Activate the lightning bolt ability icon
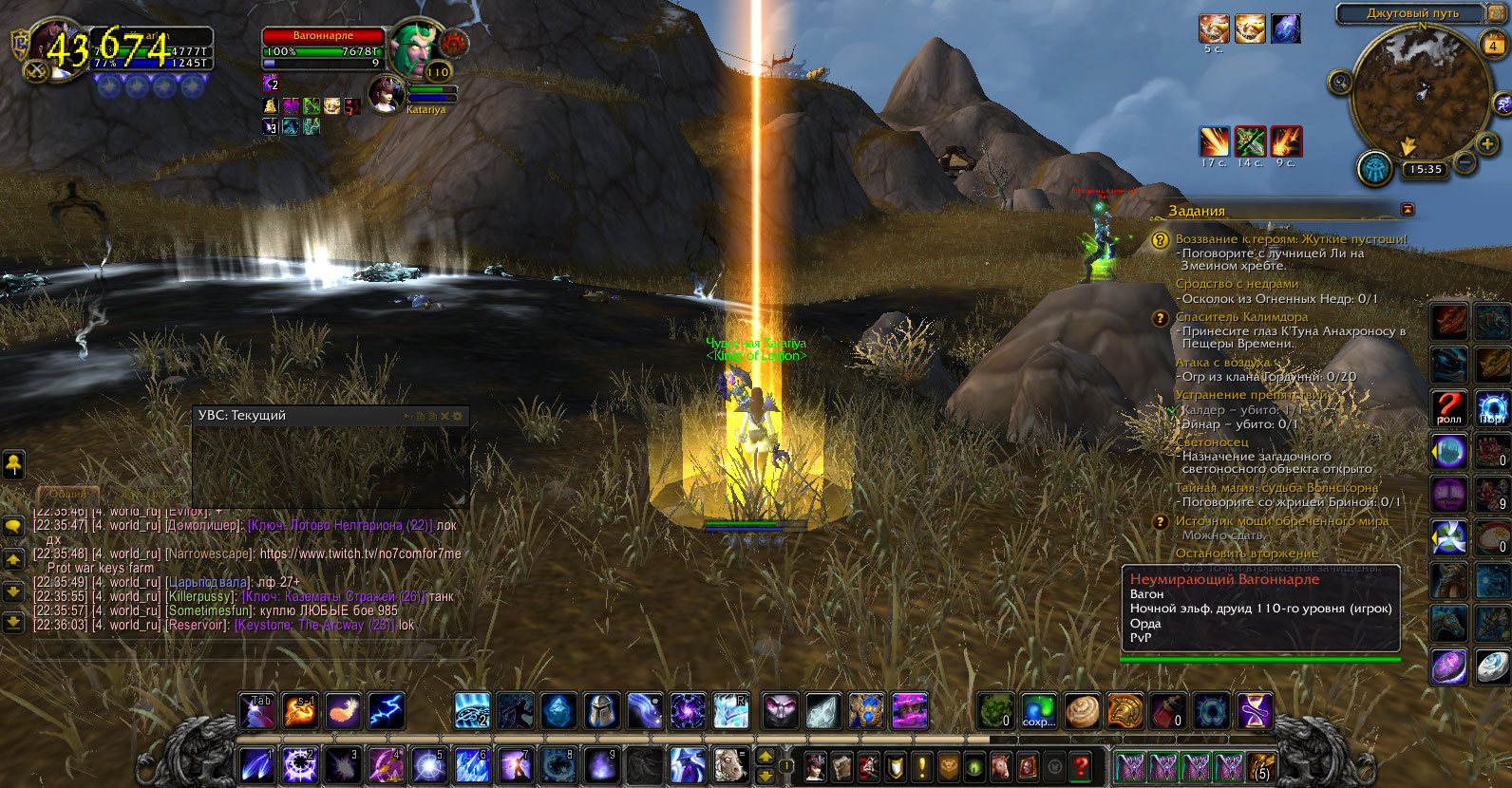The width and height of the screenshot is (1512, 788). pyautogui.click(x=387, y=711)
